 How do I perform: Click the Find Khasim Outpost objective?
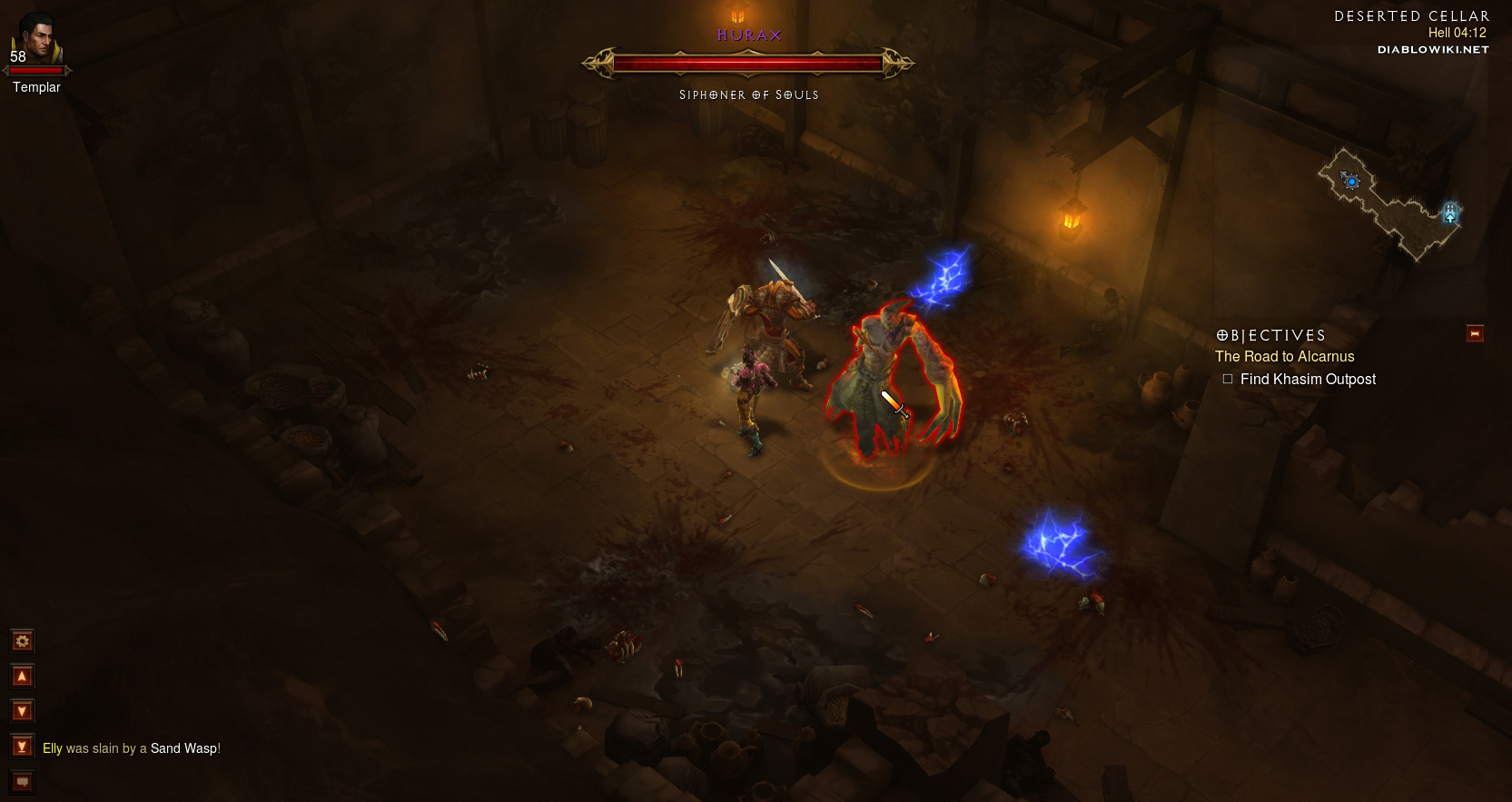coord(1308,380)
